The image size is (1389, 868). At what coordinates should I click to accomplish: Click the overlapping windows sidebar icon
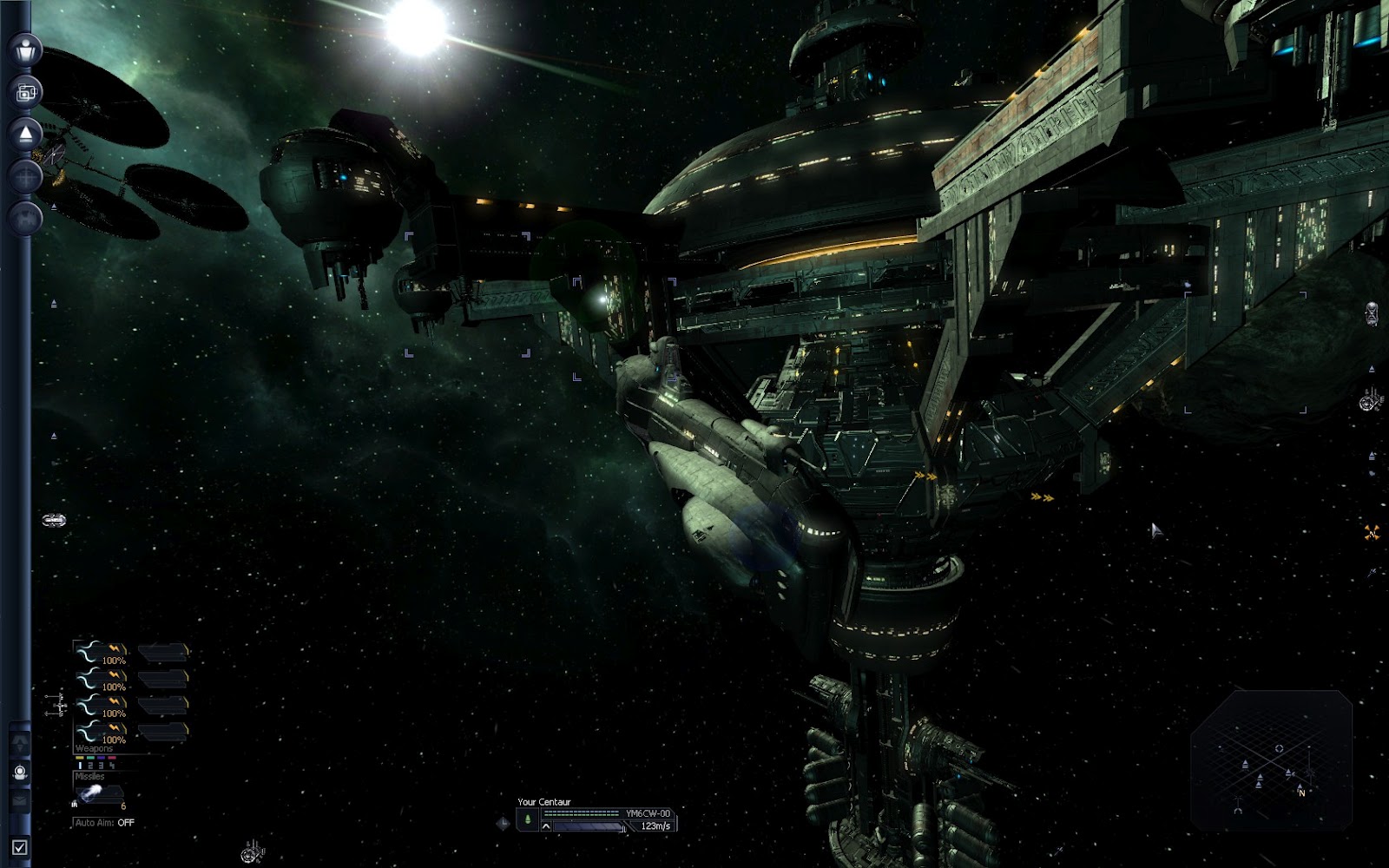pyautogui.click(x=26, y=91)
